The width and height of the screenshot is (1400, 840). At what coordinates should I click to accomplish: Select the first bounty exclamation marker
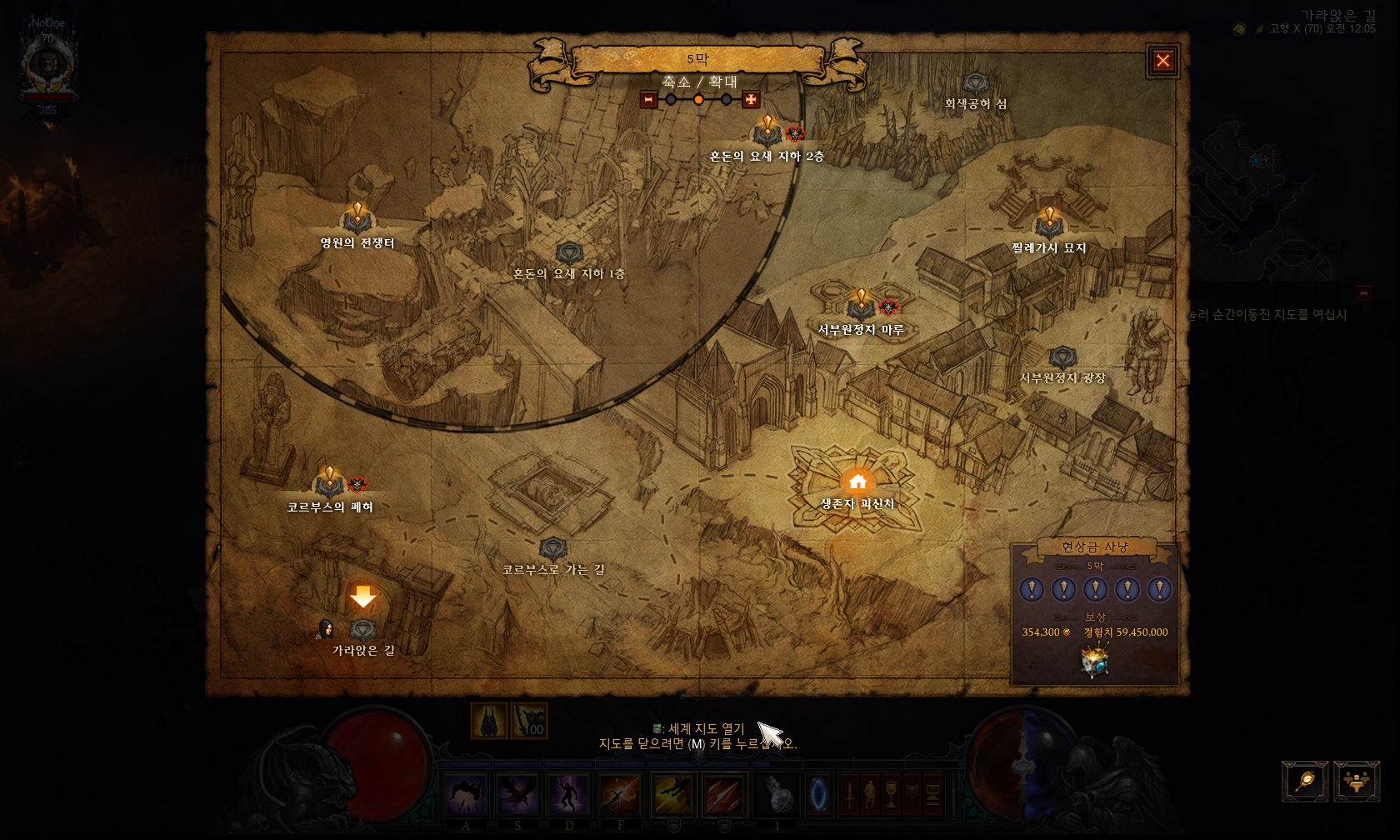click(x=1032, y=590)
